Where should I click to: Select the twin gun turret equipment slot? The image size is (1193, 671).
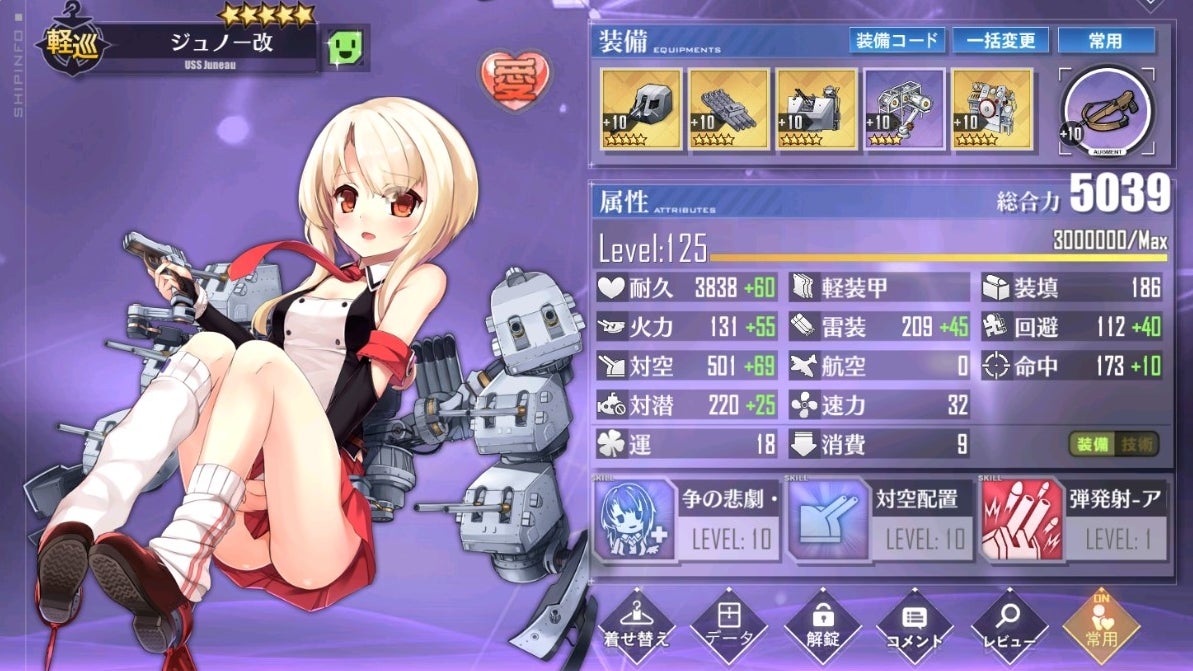click(641, 109)
